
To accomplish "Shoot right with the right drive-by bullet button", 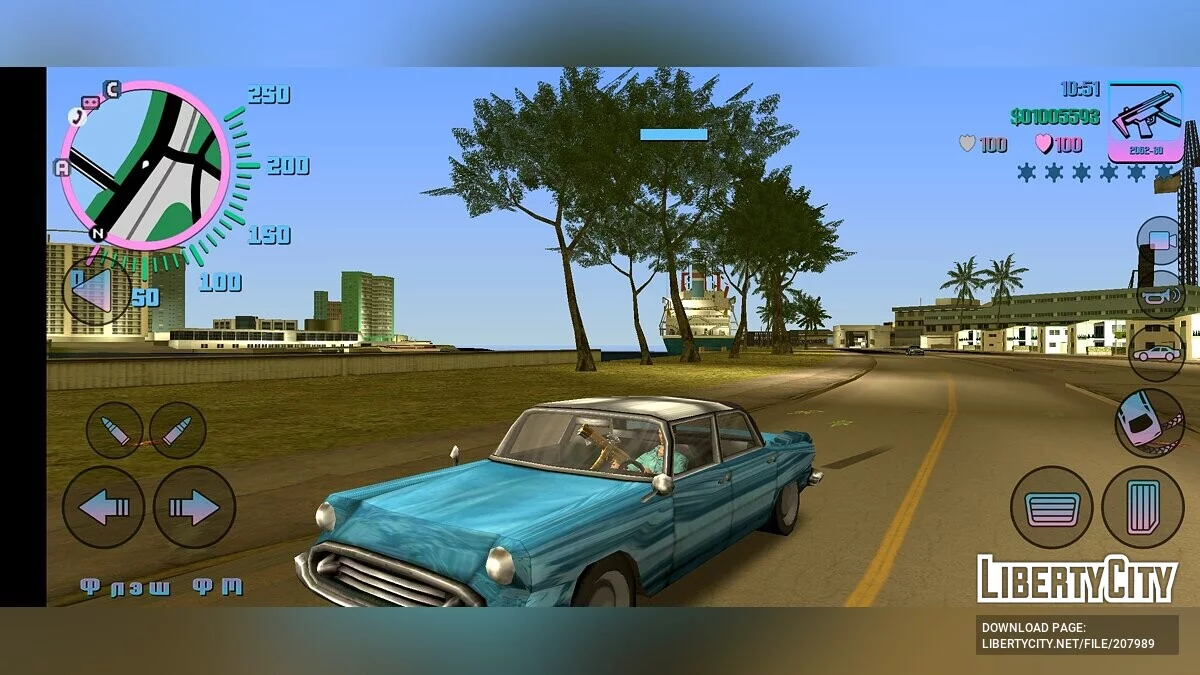I will [178, 430].
